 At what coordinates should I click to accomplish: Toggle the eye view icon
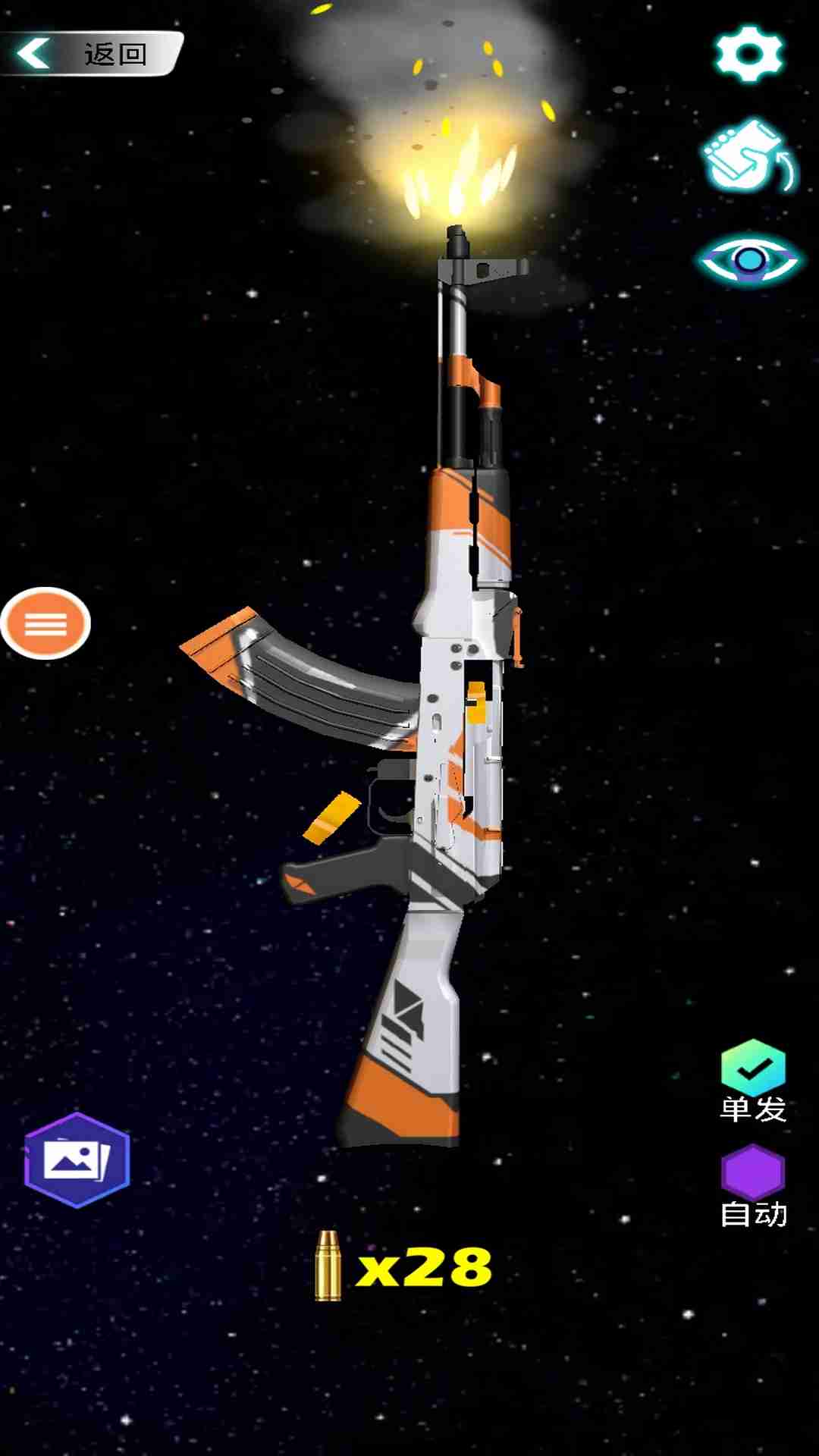[x=749, y=261]
